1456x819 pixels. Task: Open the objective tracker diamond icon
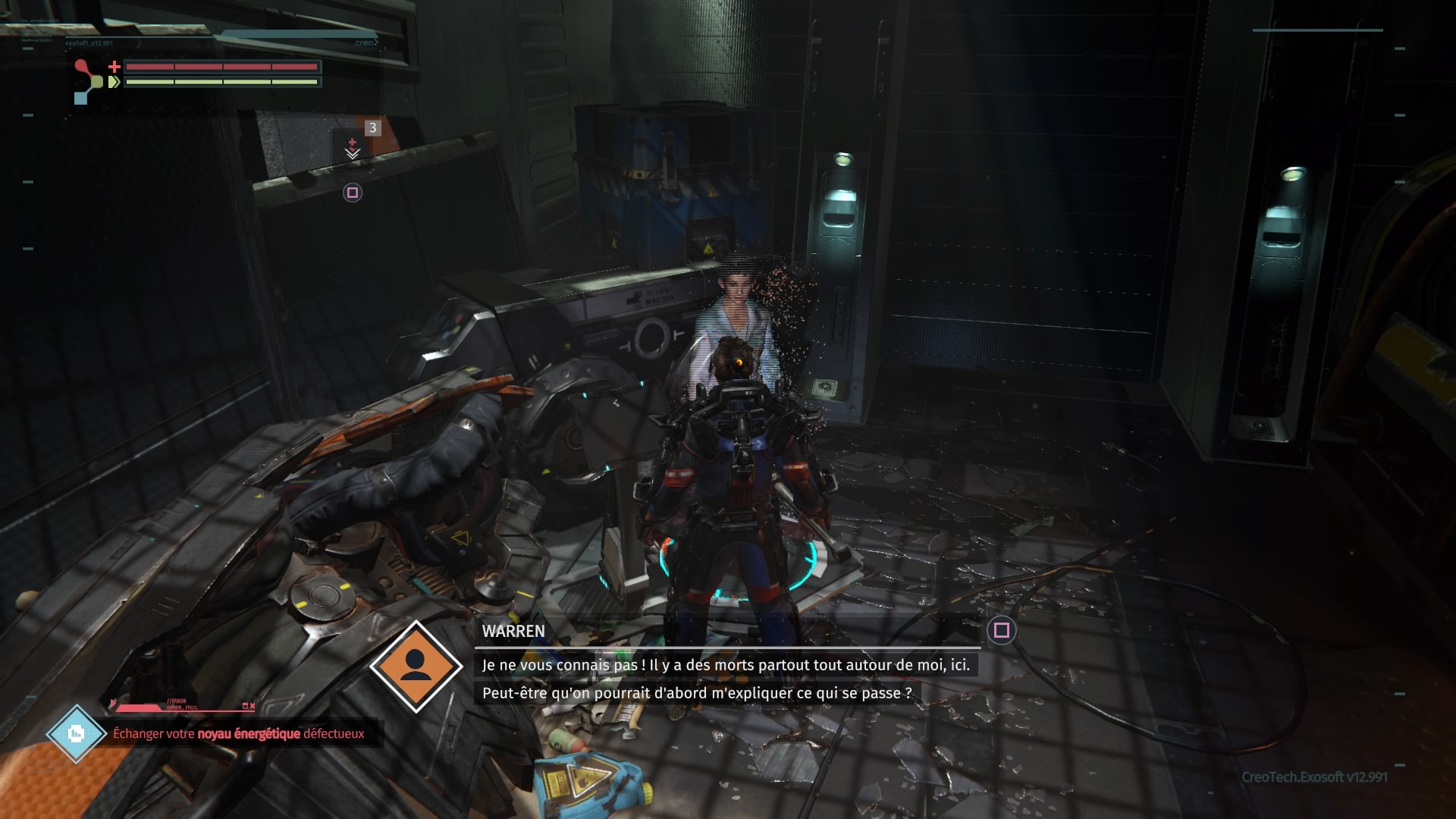[x=76, y=733]
